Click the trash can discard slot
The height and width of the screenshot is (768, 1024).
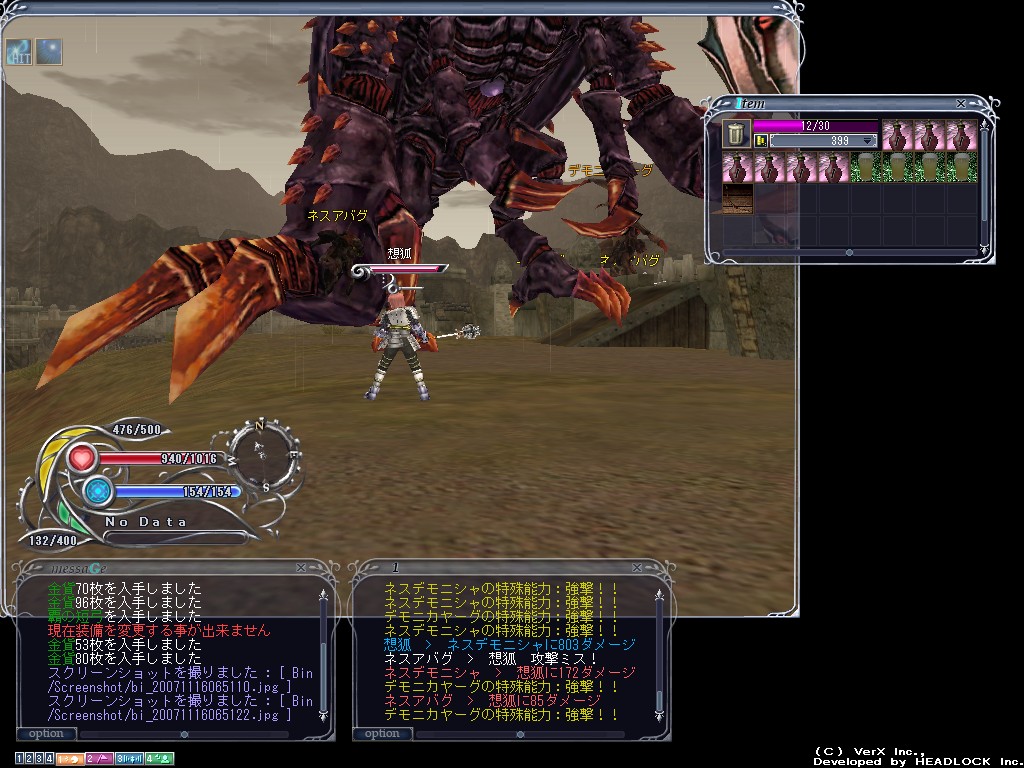click(x=735, y=134)
